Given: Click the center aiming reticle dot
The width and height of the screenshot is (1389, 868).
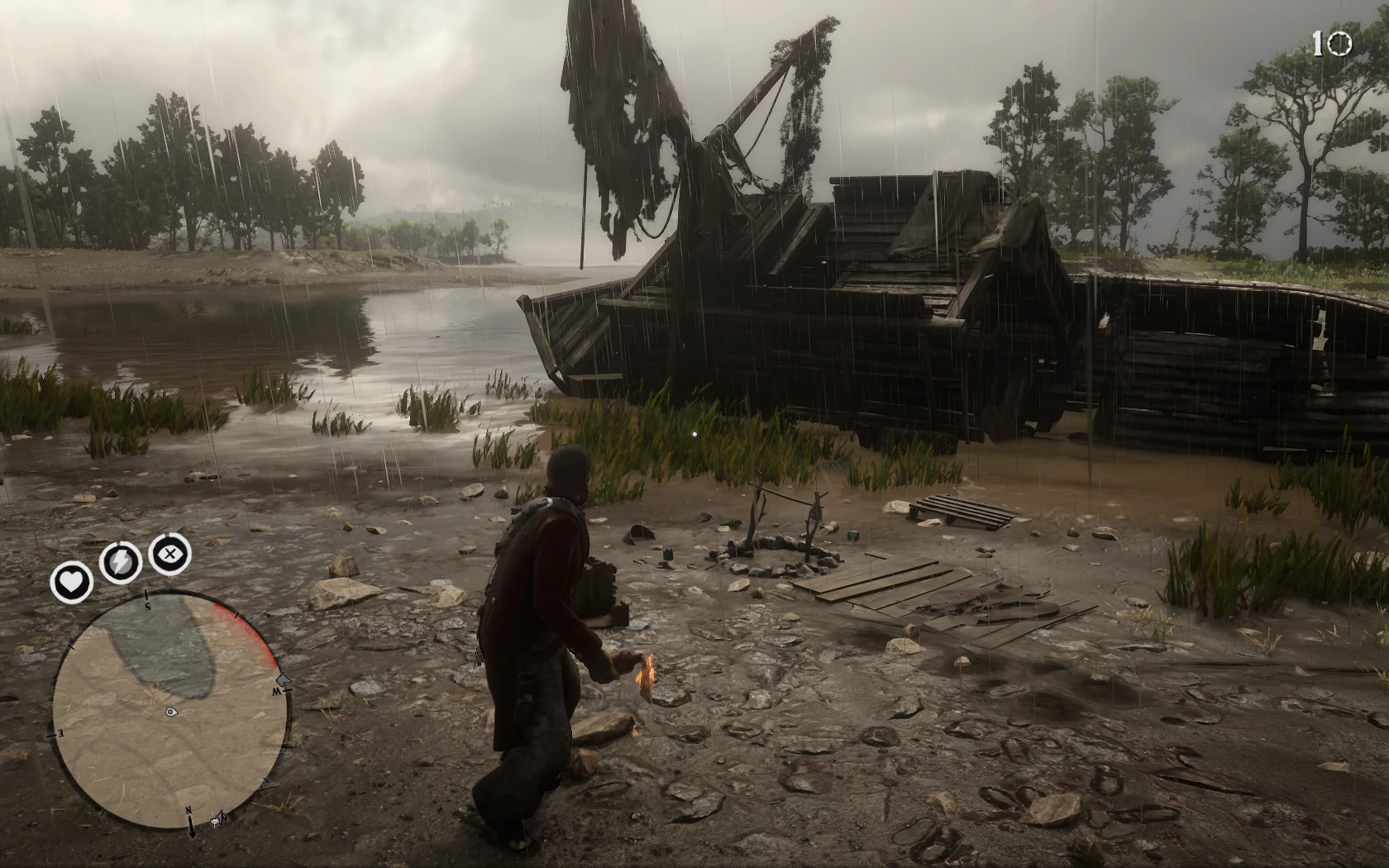Looking at the screenshot, I should (x=694, y=434).
